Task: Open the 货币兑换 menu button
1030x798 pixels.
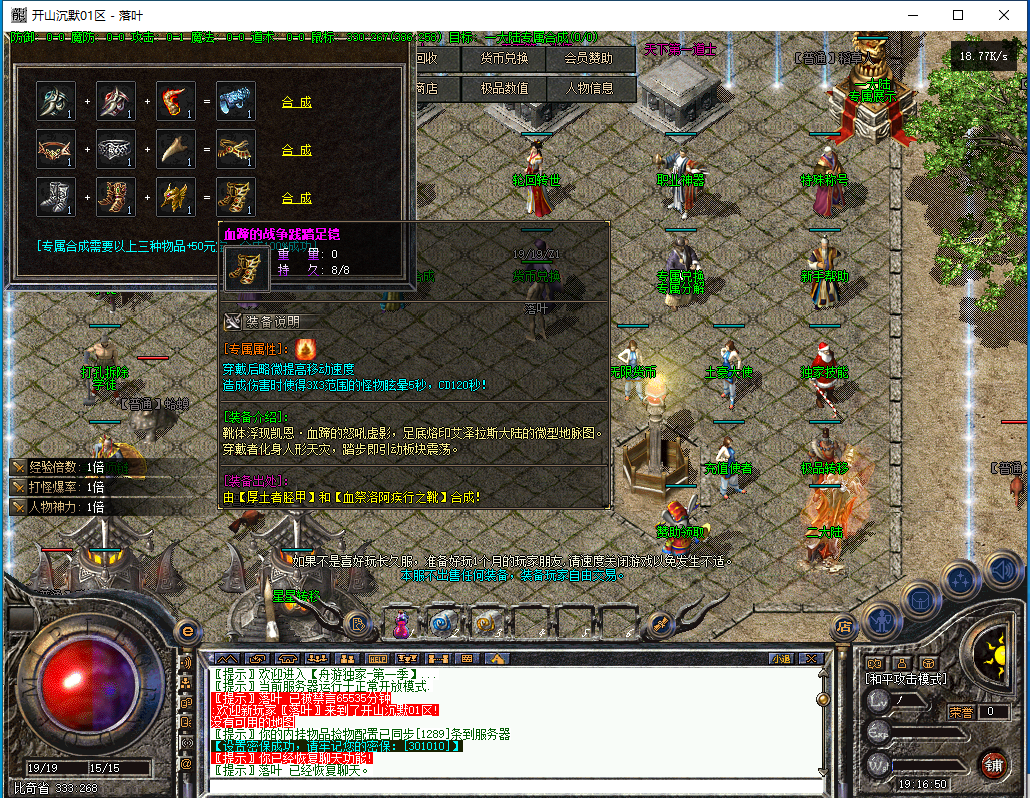Action: [504, 59]
